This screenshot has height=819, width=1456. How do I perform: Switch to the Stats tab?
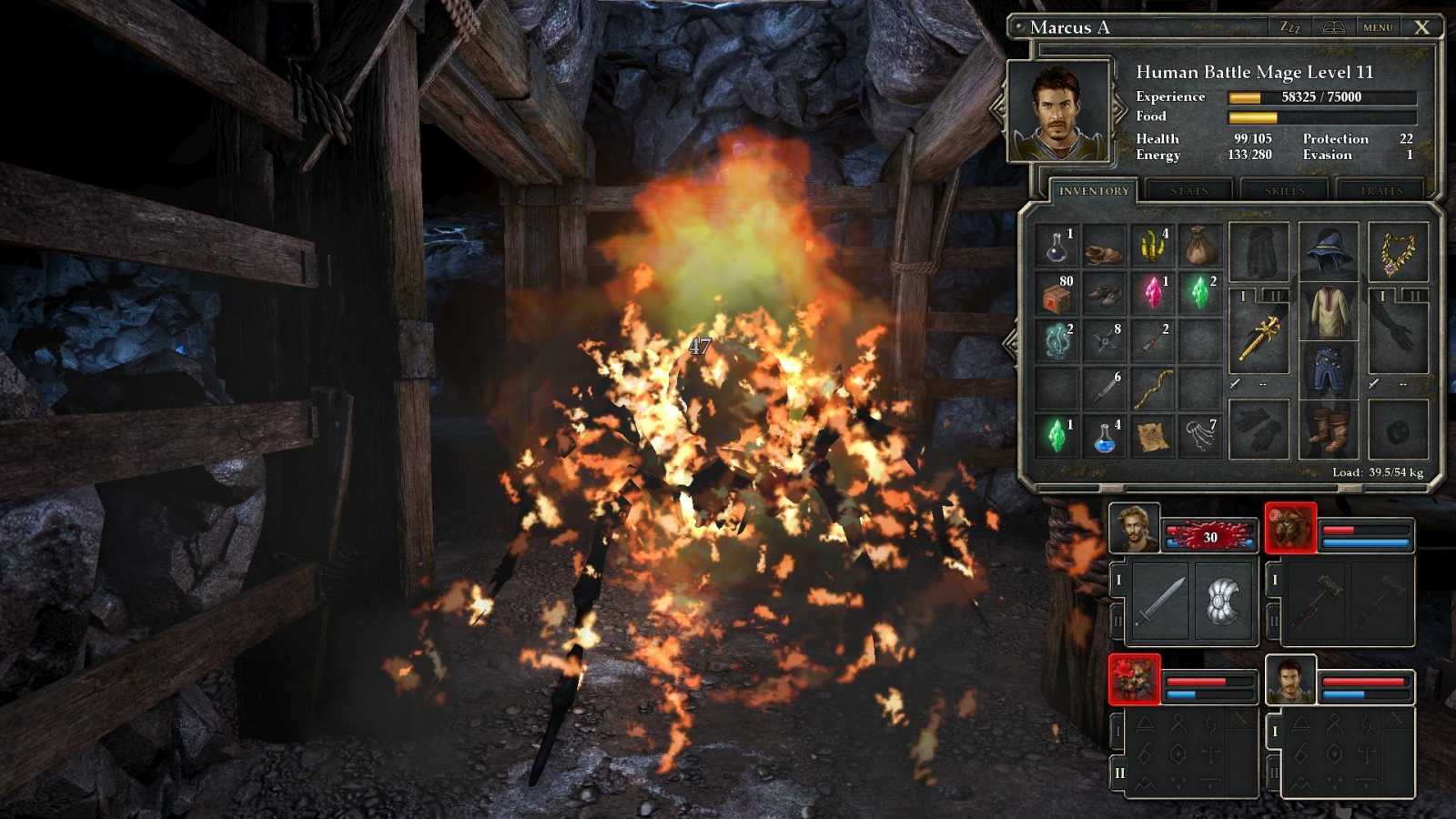click(1190, 190)
